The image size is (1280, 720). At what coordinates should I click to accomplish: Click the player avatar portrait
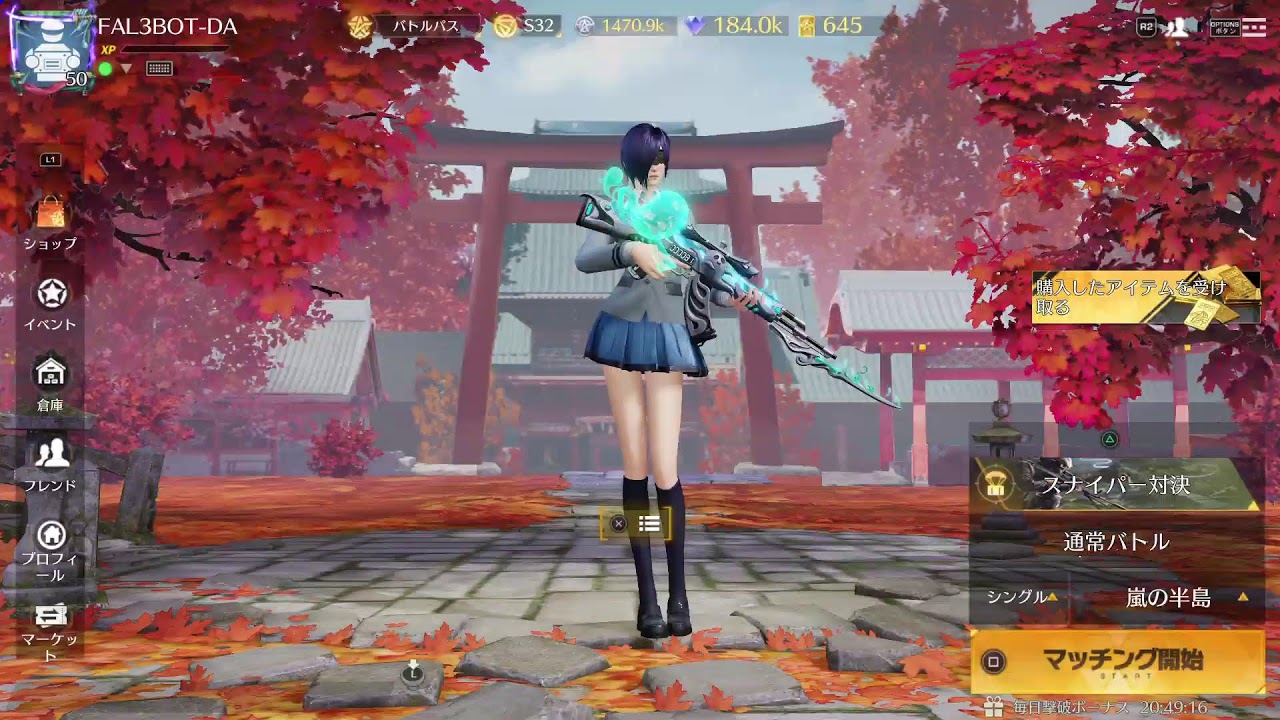[50, 52]
